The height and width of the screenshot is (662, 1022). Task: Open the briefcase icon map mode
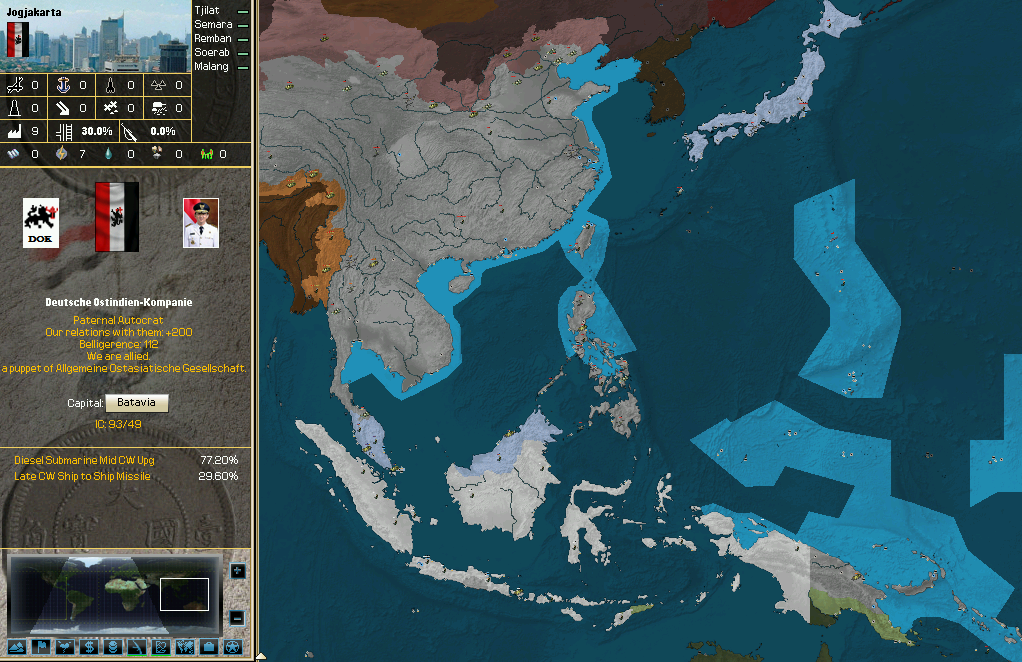point(209,647)
